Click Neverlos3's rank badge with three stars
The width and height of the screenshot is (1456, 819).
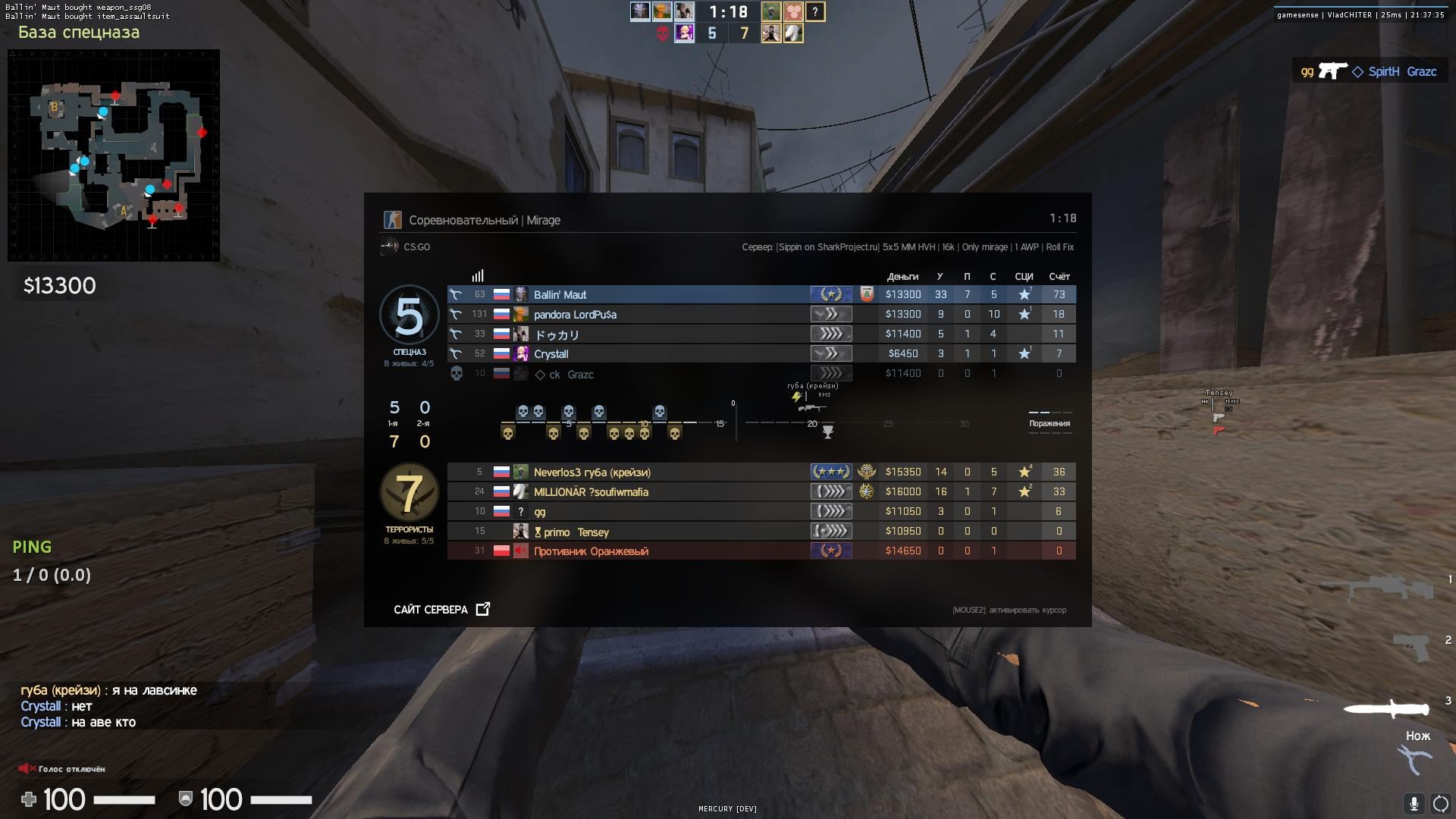832,472
